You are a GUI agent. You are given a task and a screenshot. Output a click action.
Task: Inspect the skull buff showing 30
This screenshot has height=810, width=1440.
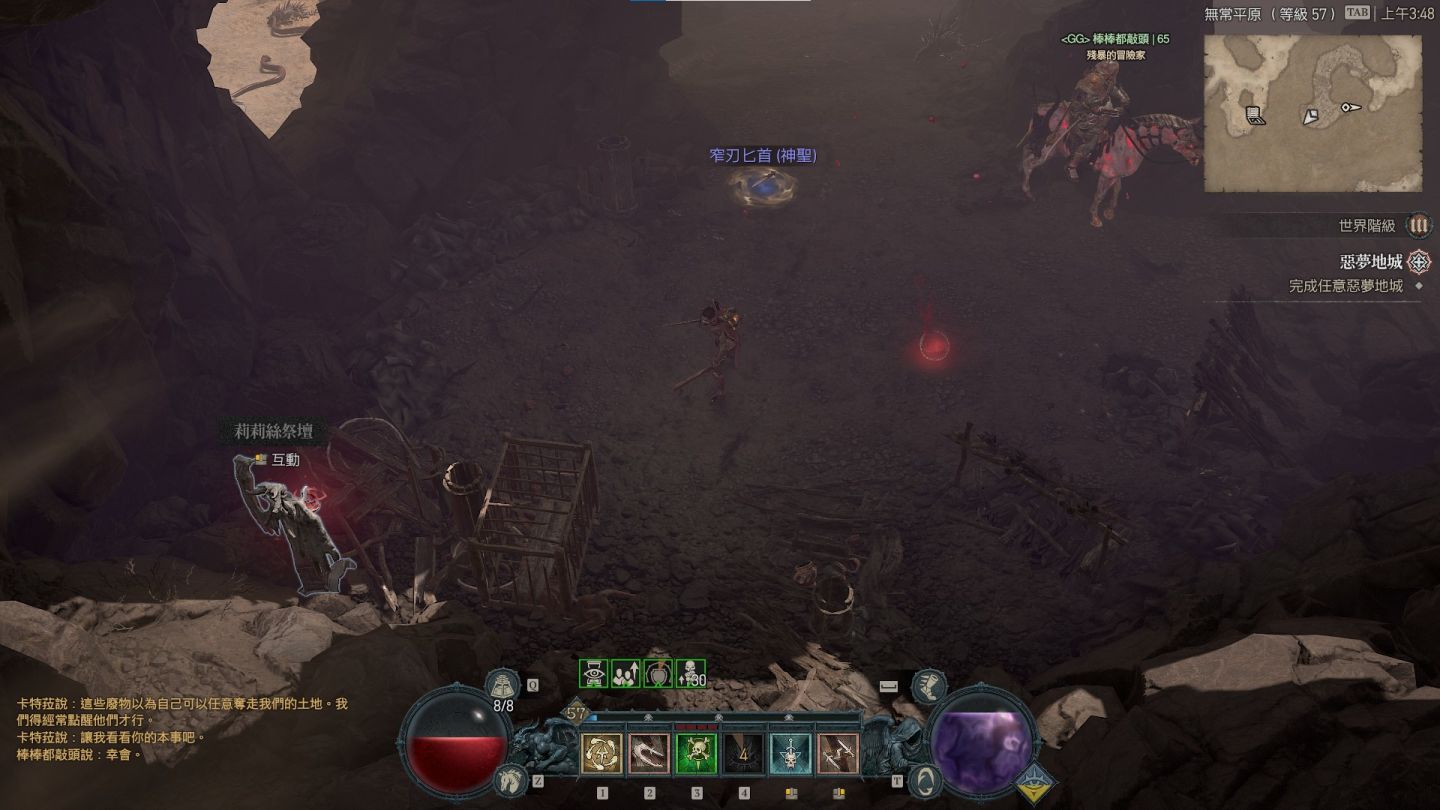(x=691, y=674)
